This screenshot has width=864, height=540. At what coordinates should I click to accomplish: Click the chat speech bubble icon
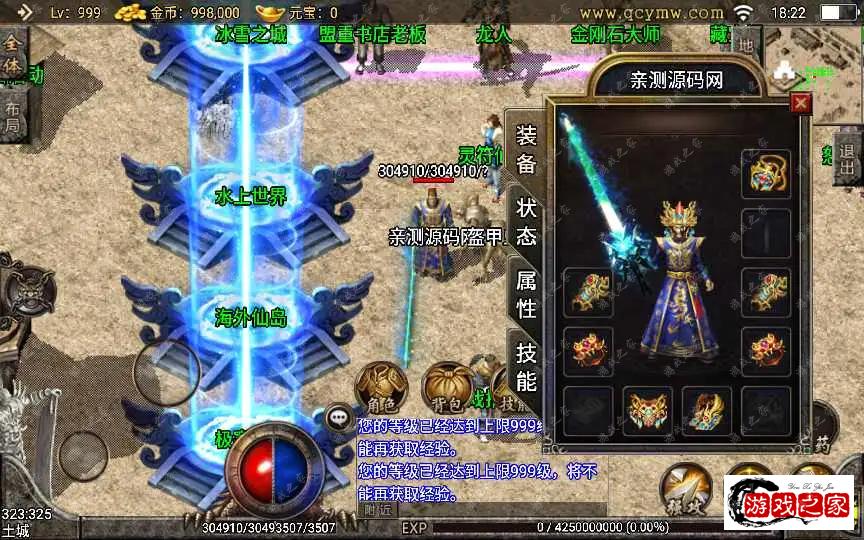tap(340, 416)
